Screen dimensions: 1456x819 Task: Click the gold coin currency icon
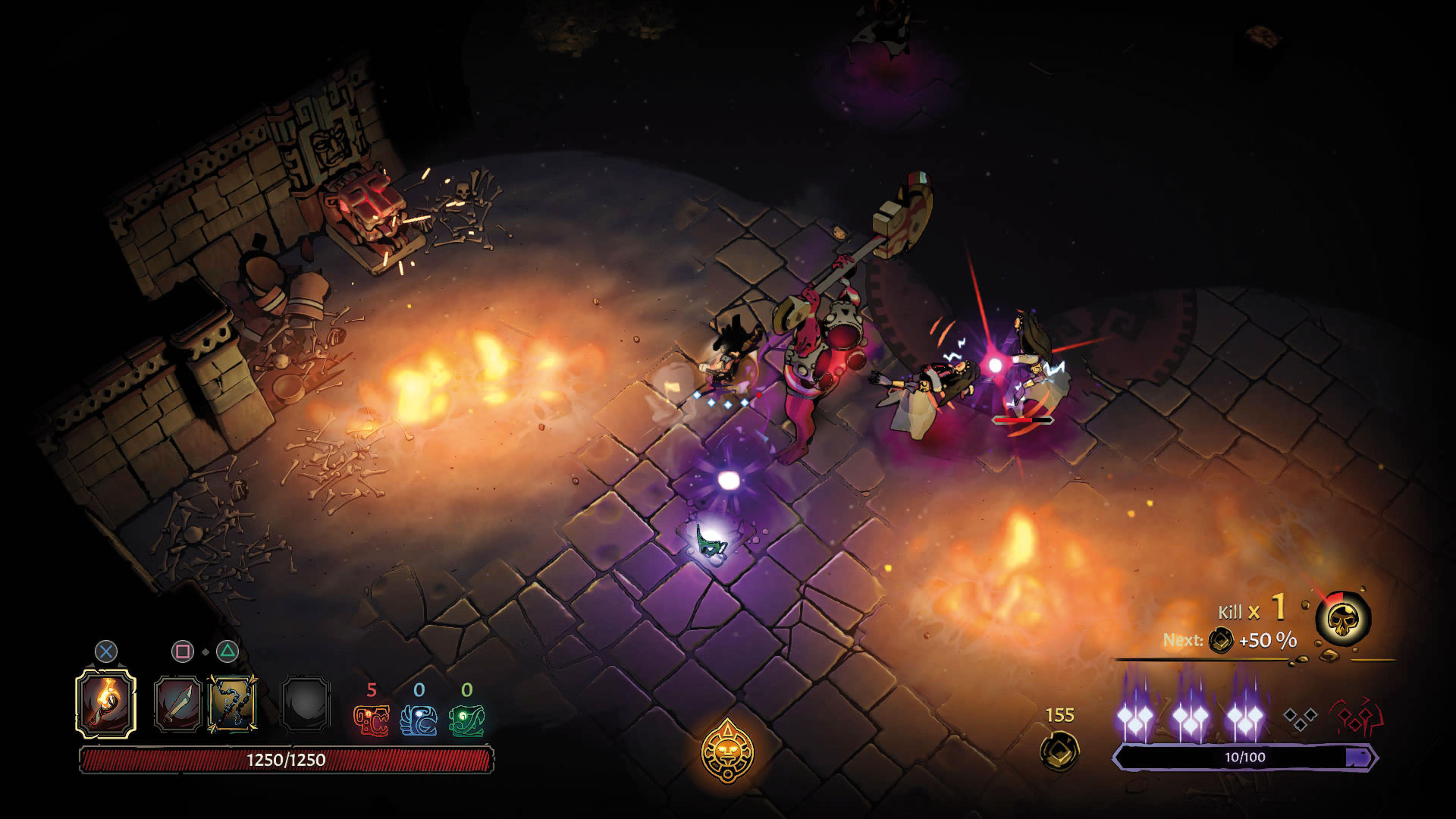coord(1059,750)
